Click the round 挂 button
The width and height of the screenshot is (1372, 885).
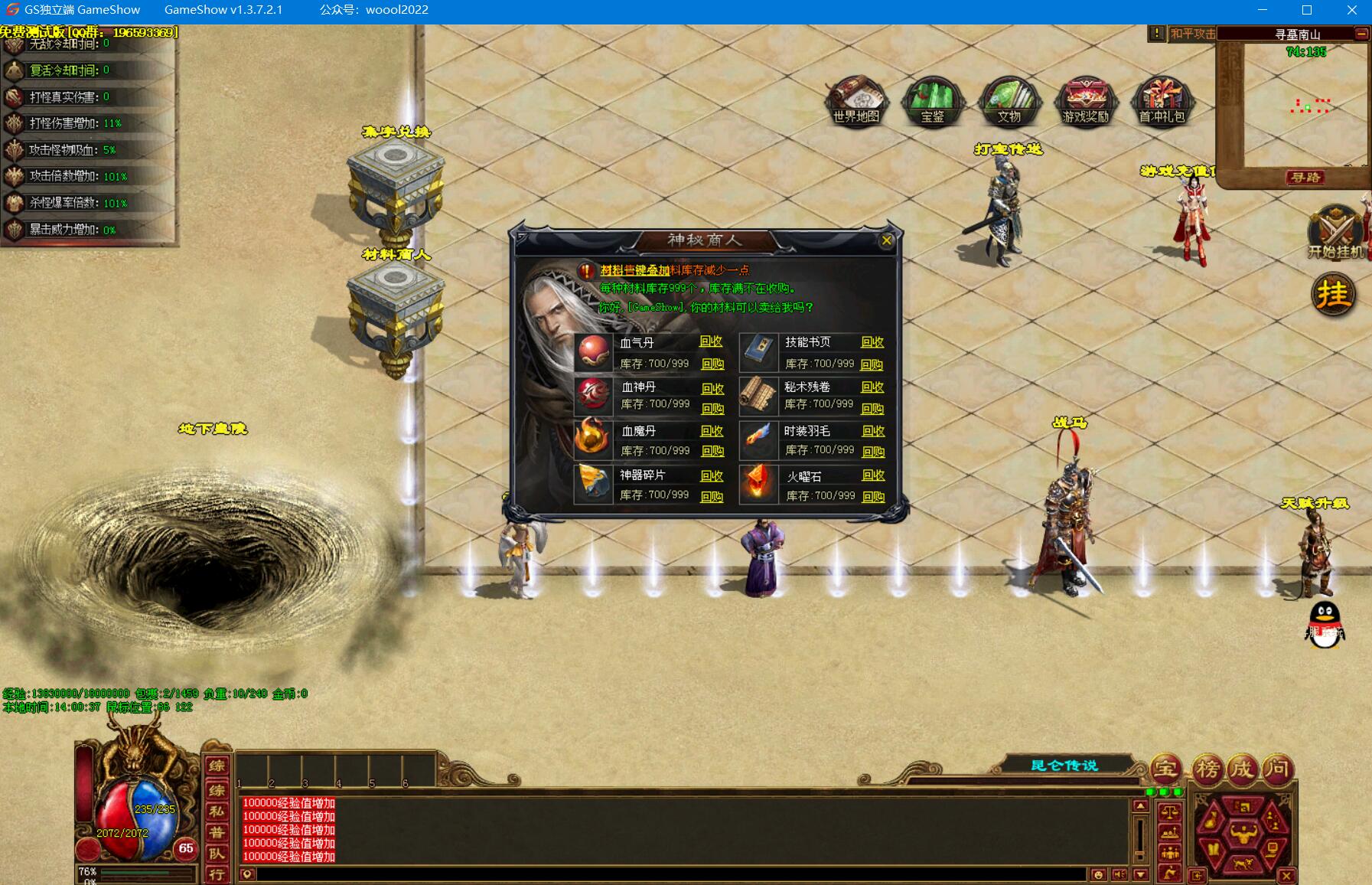(x=1333, y=295)
